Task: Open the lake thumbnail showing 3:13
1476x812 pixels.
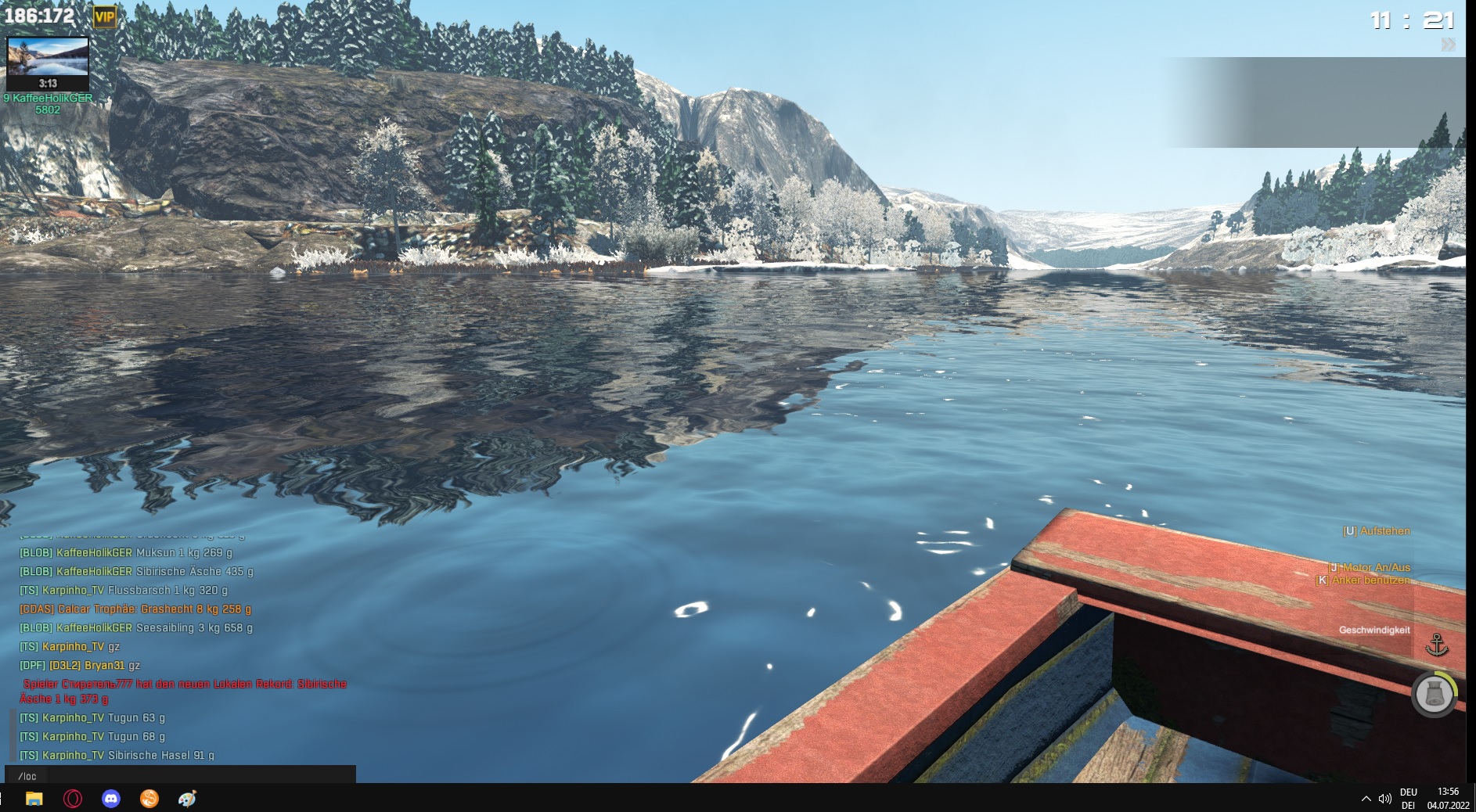Action: (x=48, y=63)
